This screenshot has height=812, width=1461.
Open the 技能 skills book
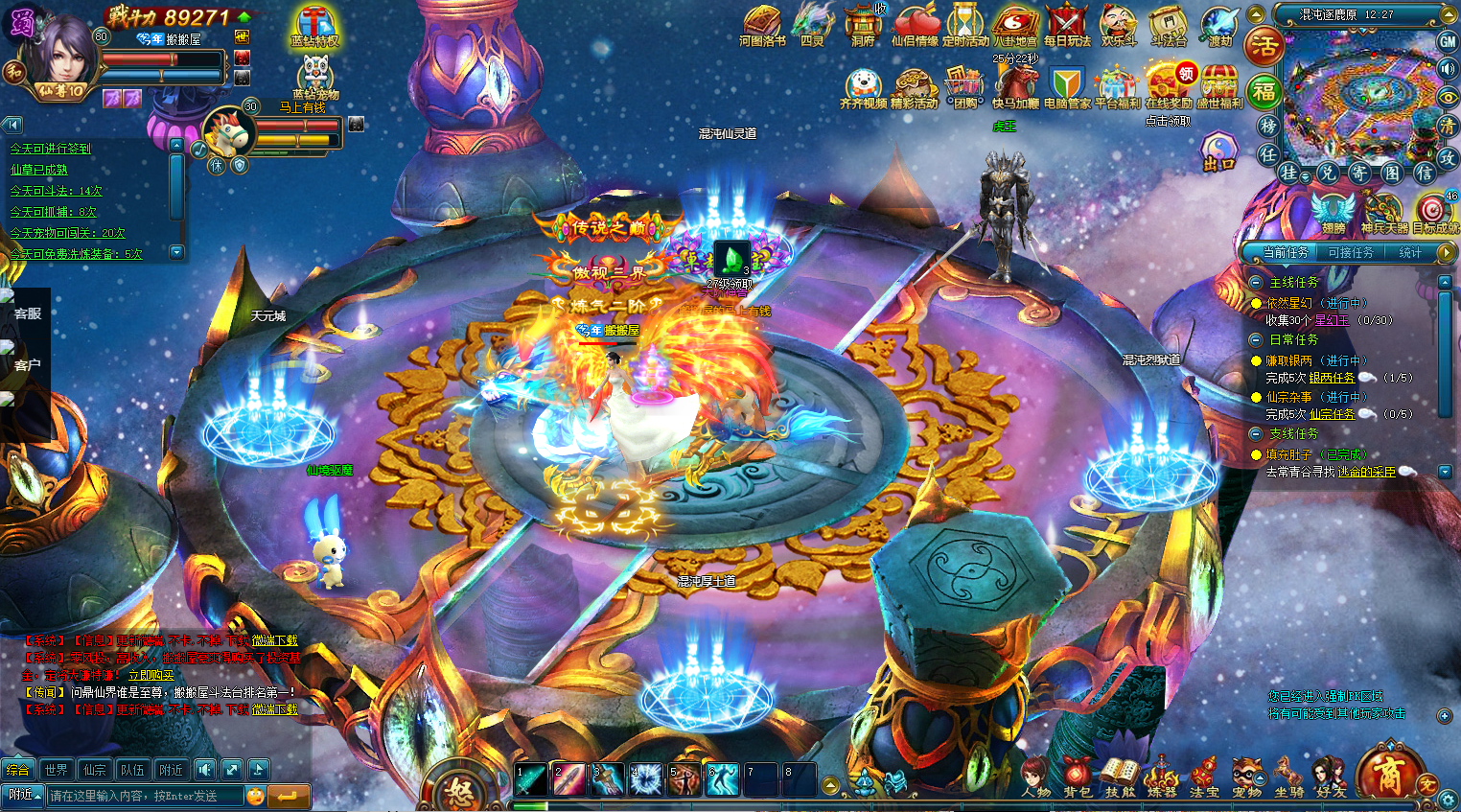[x=1119, y=776]
